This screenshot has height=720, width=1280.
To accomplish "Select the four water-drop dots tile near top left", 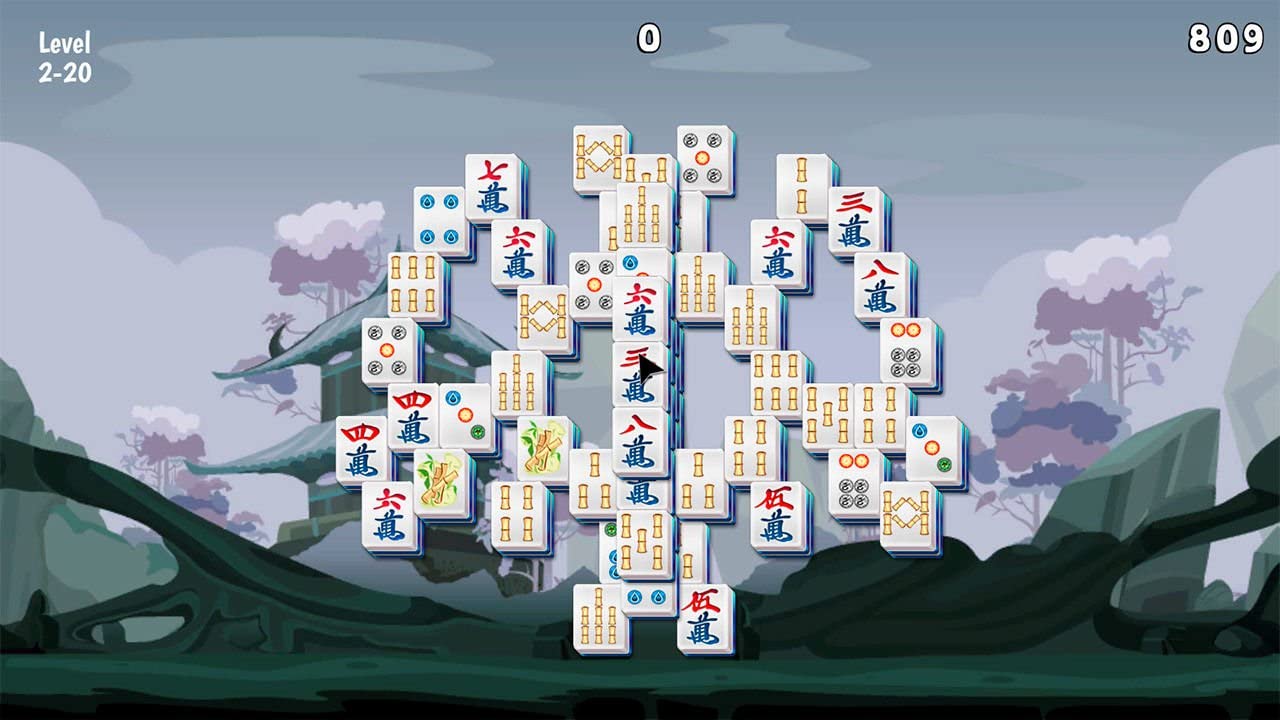I will 437,219.
